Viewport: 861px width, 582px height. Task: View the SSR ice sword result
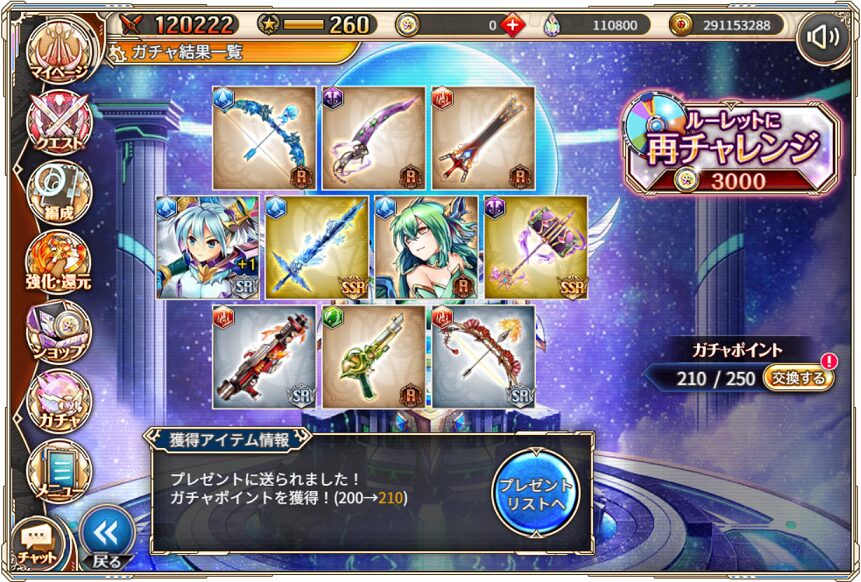coord(318,247)
